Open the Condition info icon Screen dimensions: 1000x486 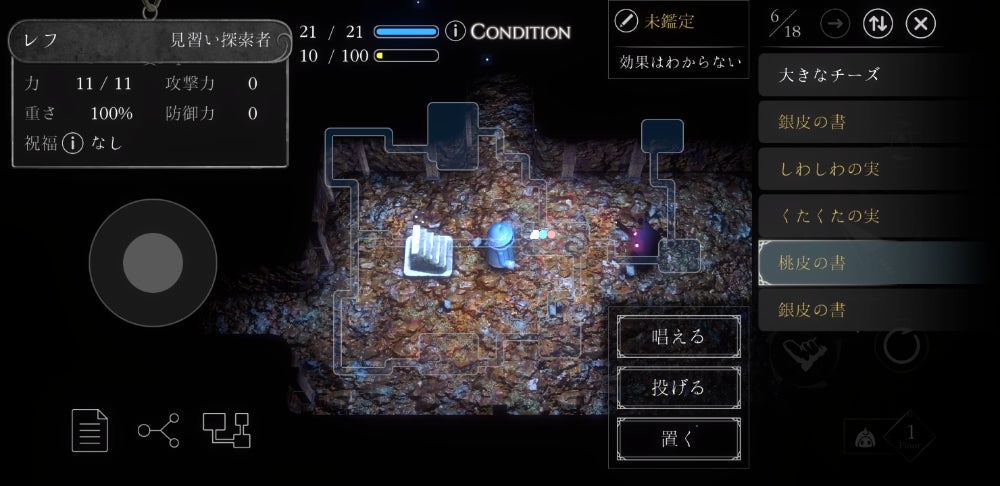coord(455,31)
